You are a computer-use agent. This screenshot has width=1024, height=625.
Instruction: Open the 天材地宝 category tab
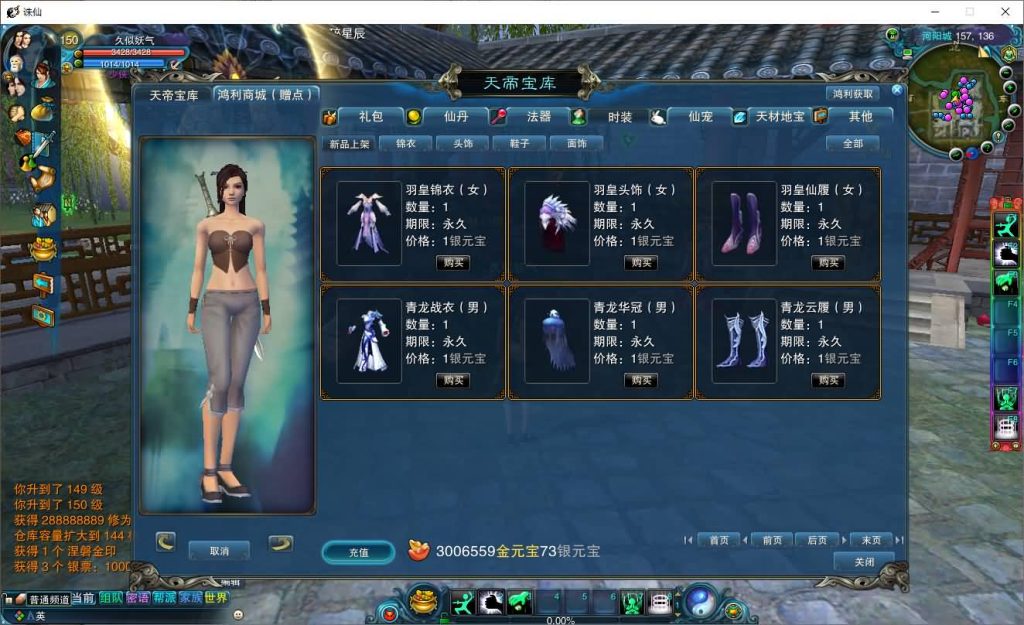pos(779,117)
